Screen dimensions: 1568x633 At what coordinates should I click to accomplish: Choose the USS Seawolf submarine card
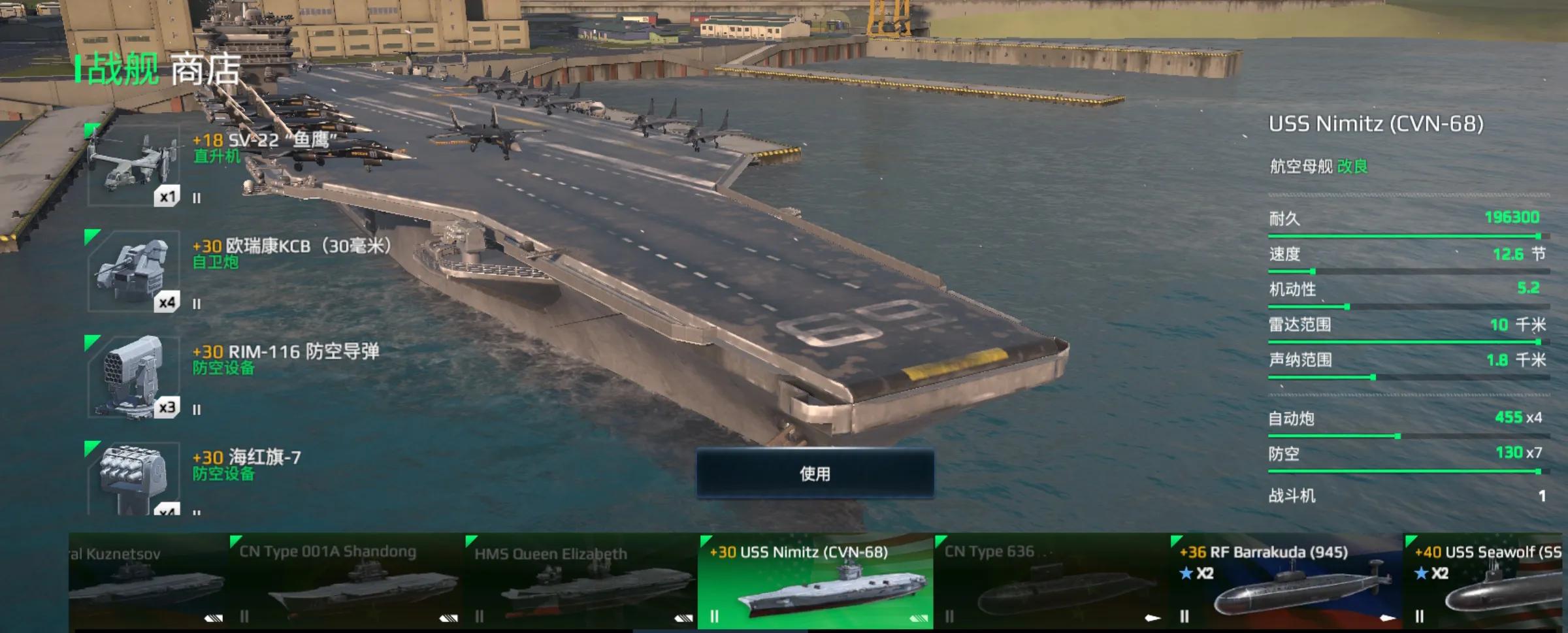[1486, 581]
